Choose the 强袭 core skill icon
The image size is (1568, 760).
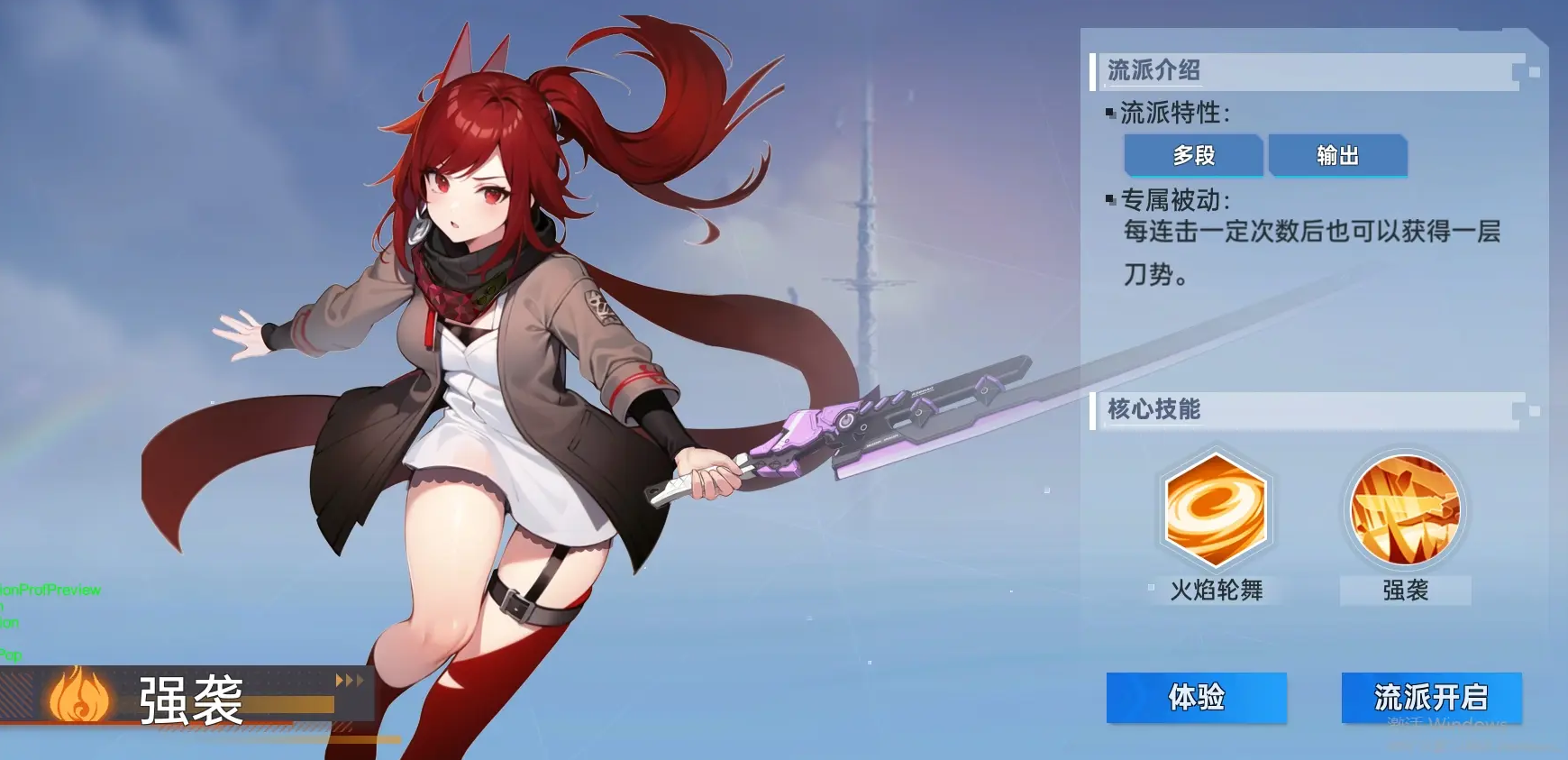[1405, 510]
